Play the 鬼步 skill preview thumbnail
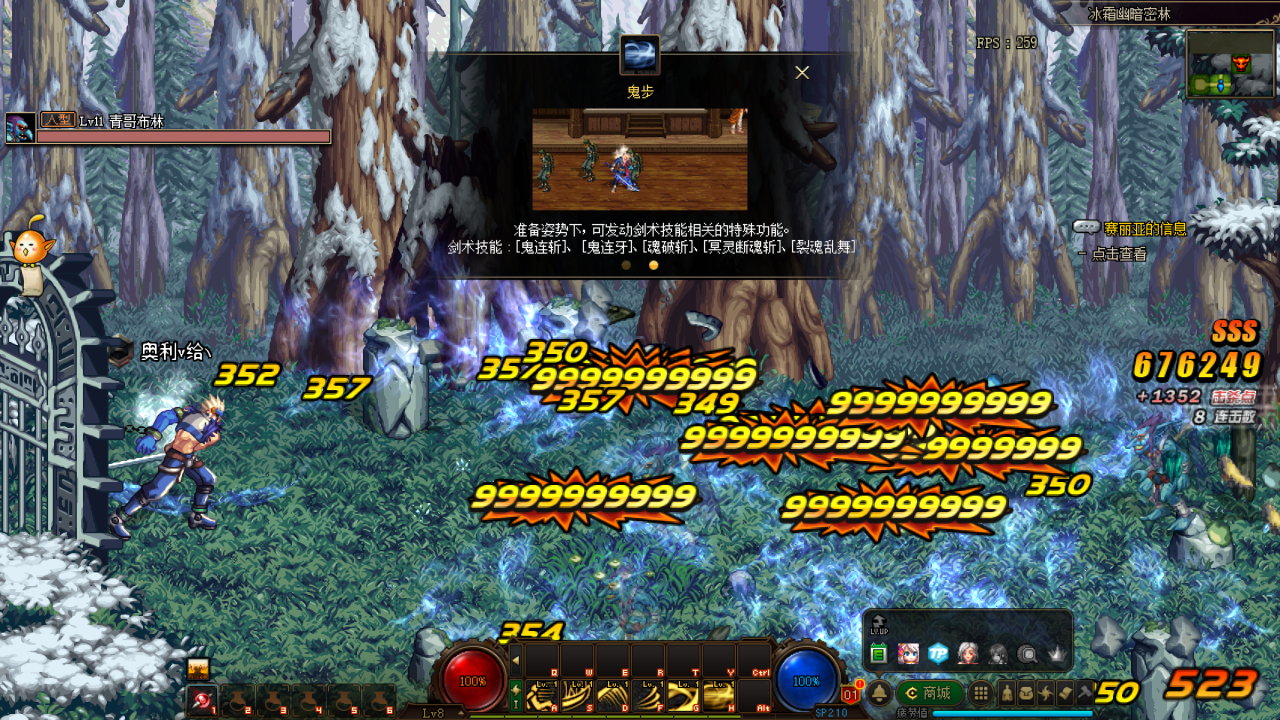The image size is (1280, 720). click(x=639, y=159)
